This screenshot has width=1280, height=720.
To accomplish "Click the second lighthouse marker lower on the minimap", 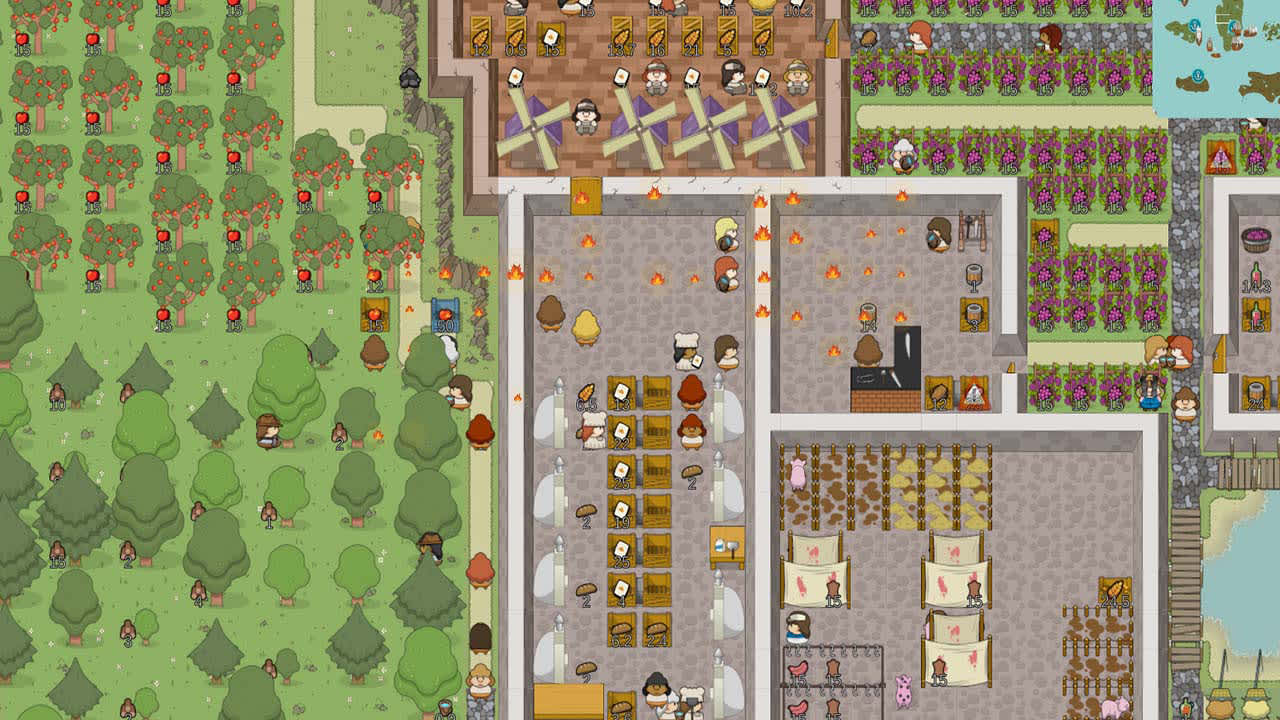I will [x=1198, y=76].
